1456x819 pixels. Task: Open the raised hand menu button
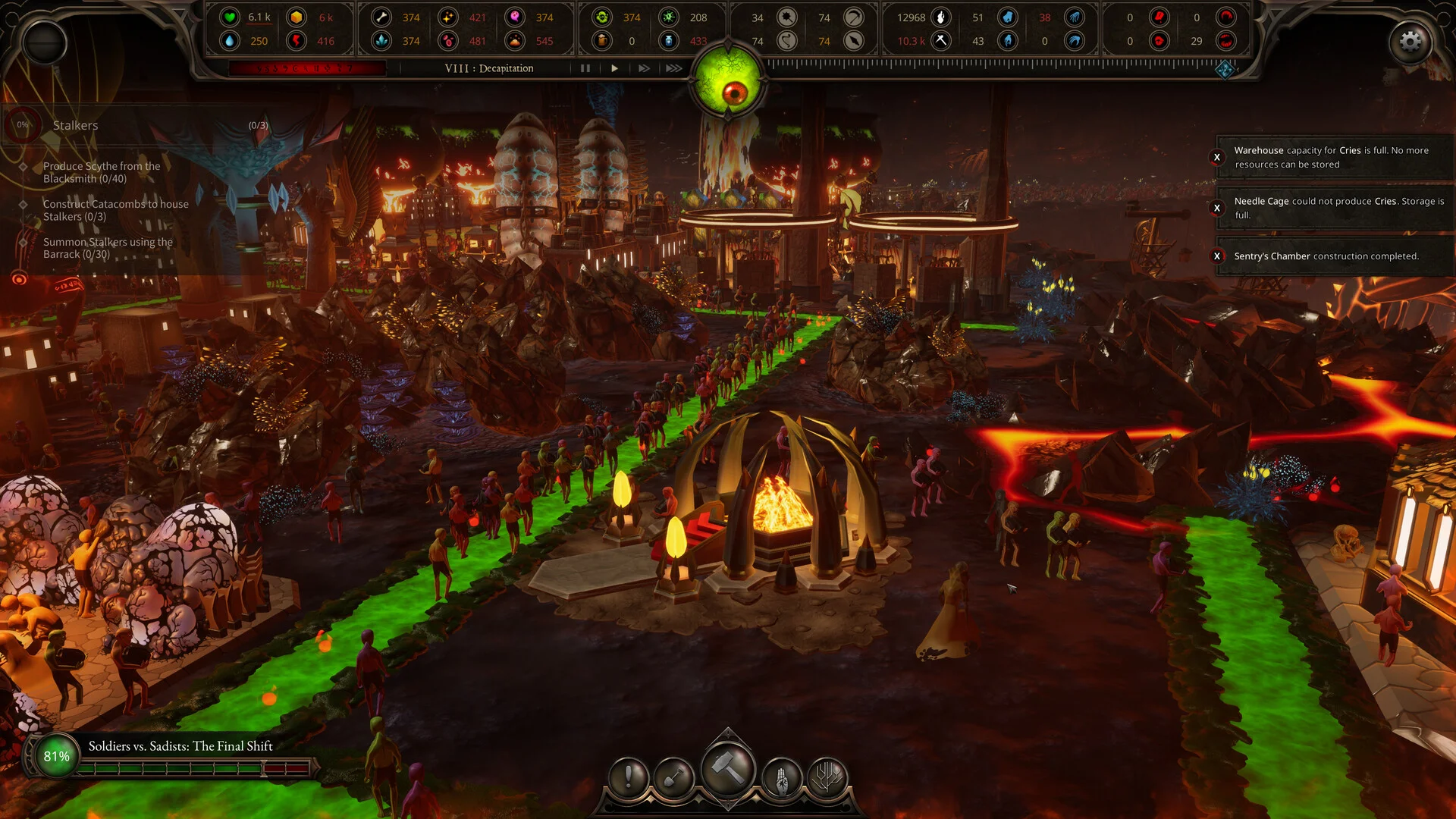click(782, 777)
